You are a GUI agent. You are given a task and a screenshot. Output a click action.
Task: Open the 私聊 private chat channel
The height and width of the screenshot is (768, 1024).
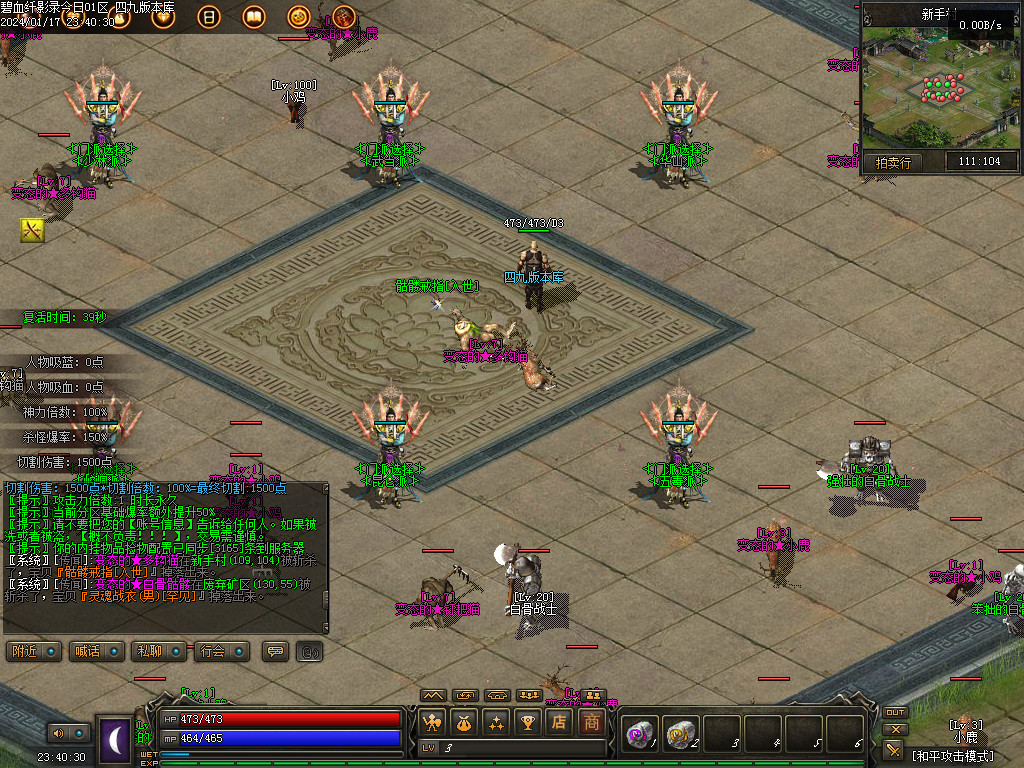159,651
